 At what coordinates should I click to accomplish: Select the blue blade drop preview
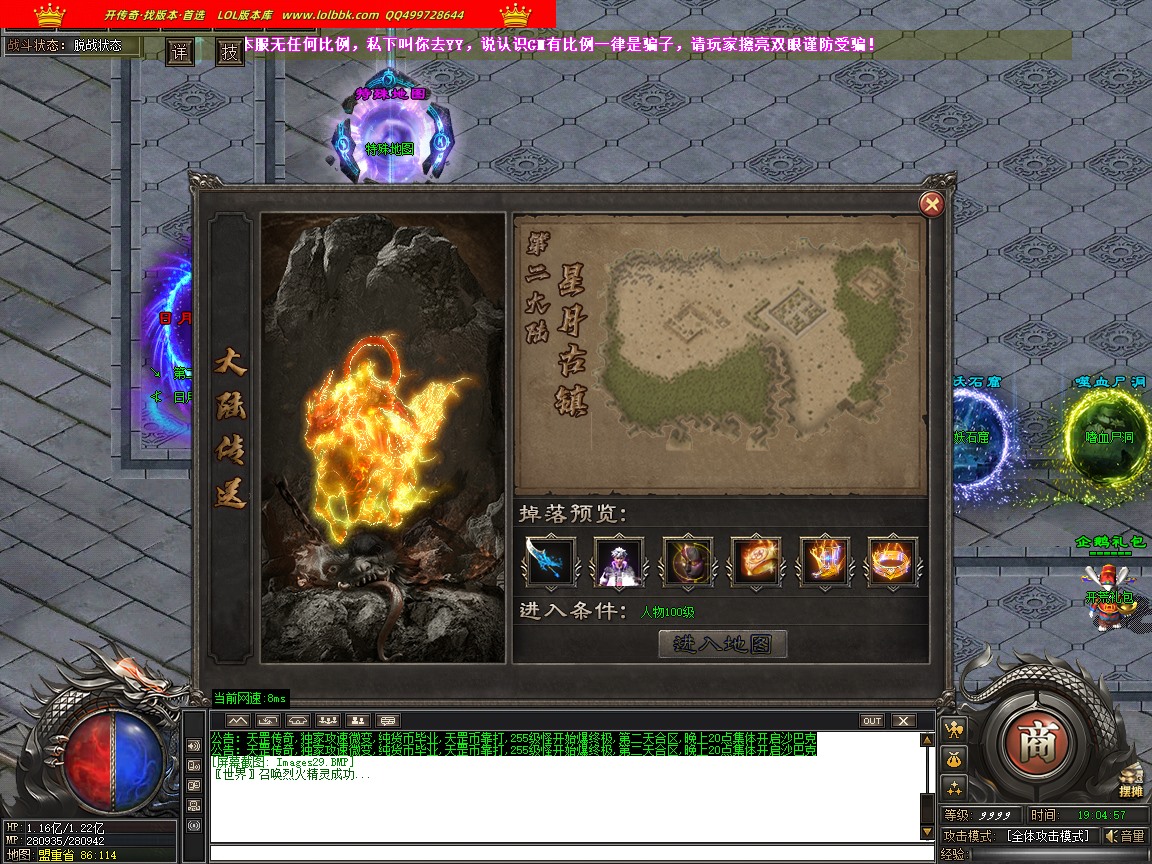[x=551, y=561]
